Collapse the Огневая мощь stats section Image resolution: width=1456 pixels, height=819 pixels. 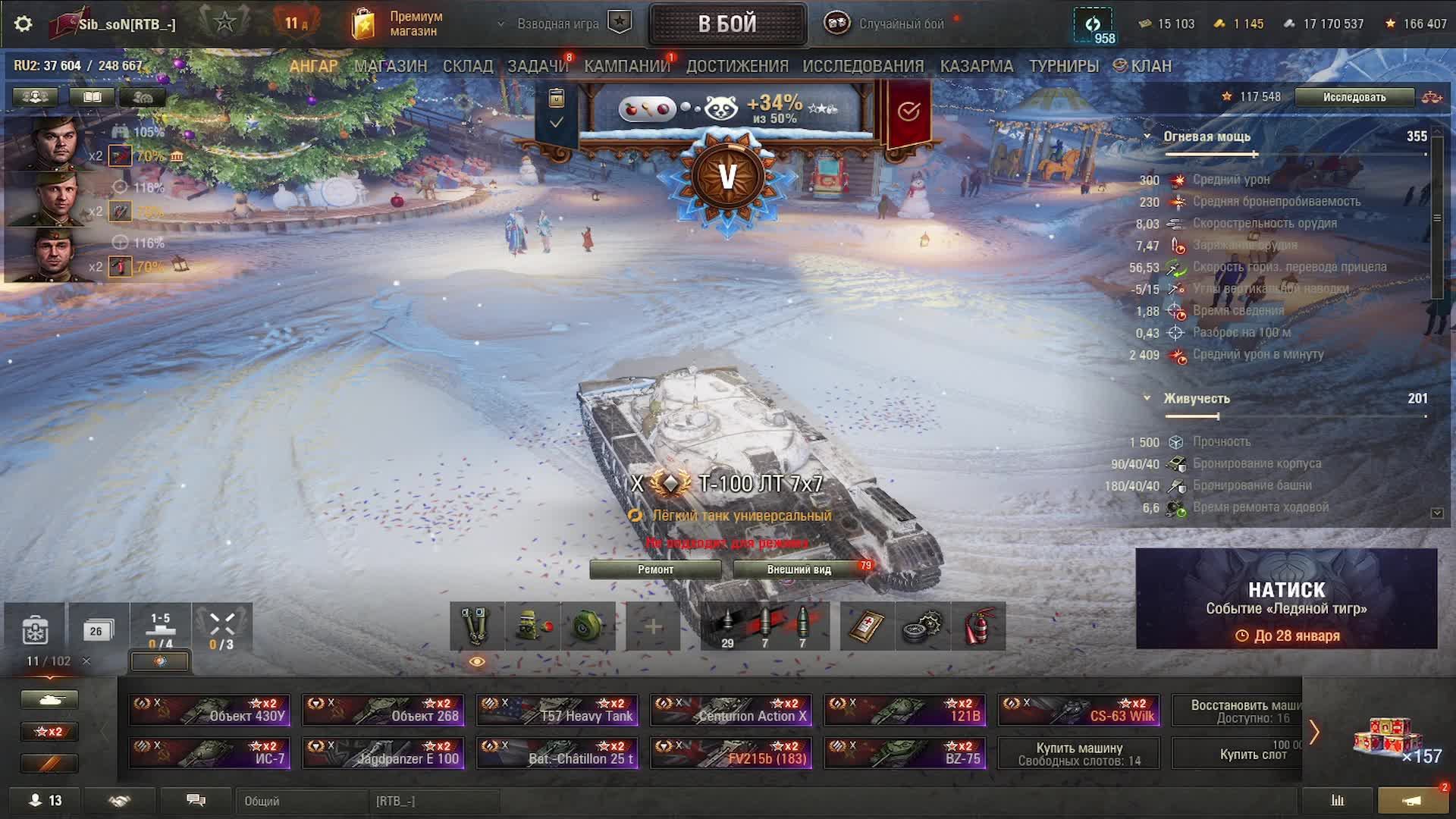pos(1147,136)
